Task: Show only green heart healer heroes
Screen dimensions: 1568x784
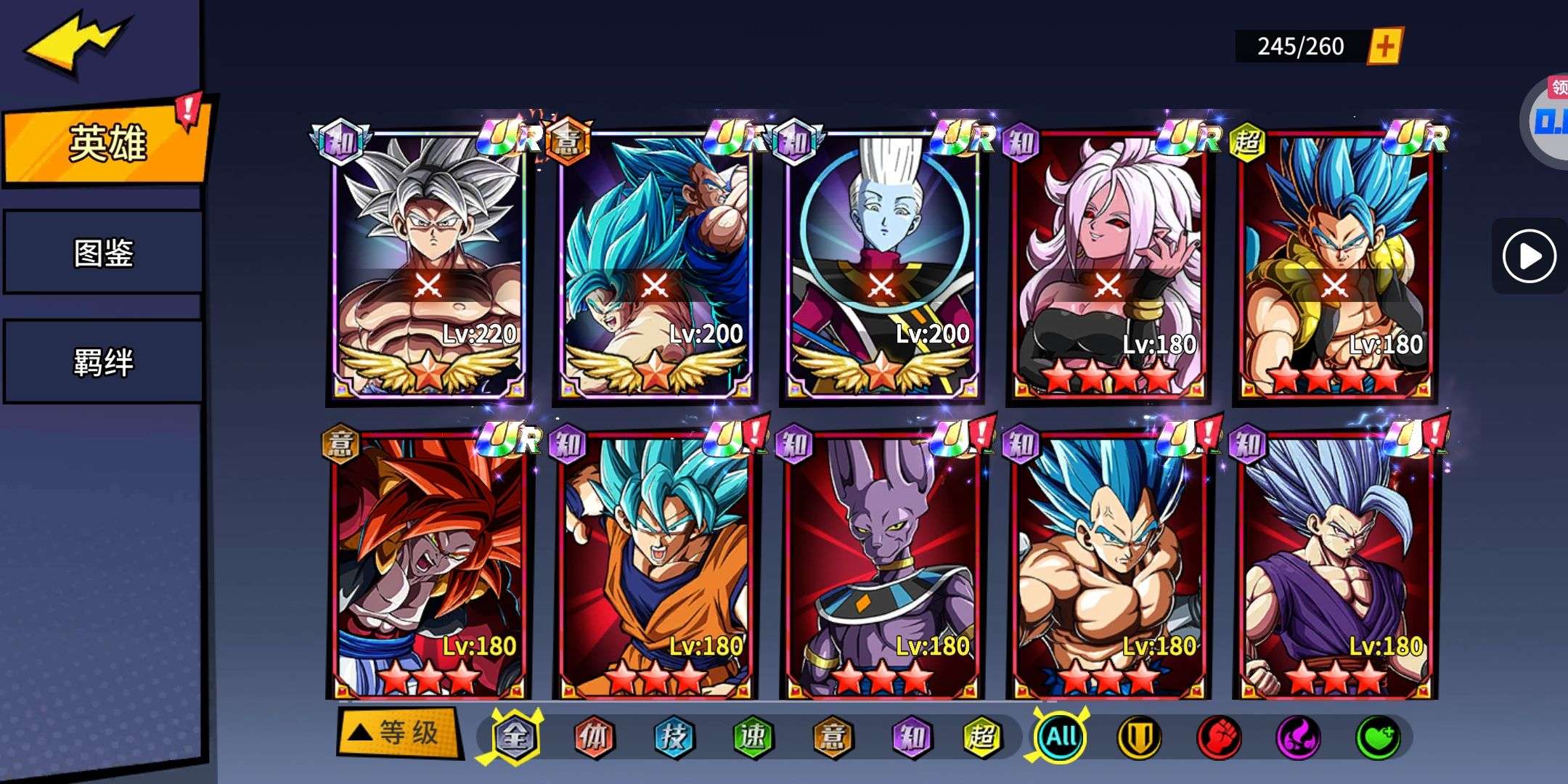Action: 1377,738
